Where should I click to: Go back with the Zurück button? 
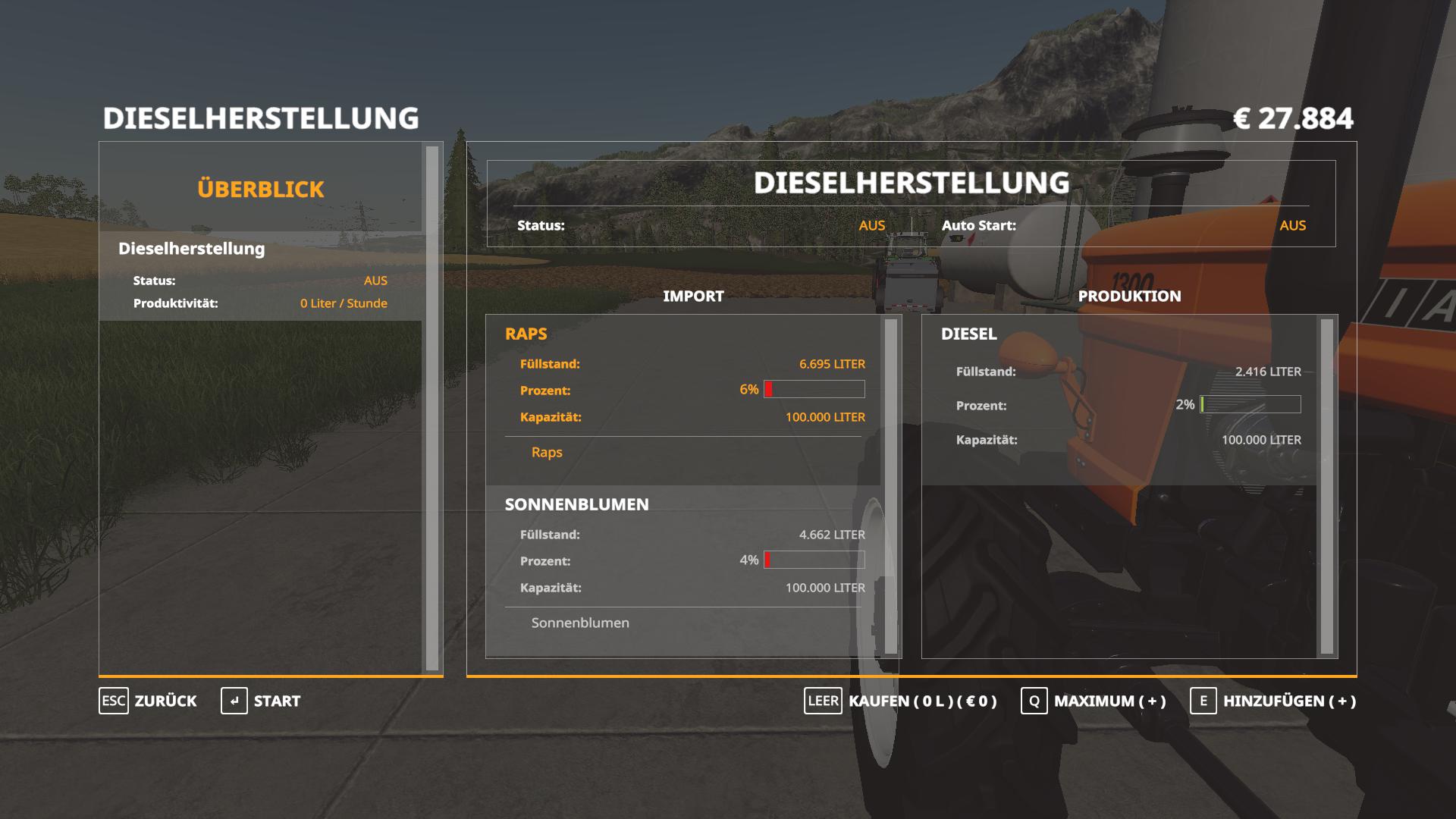pyautogui.click(x=149, y=701)
